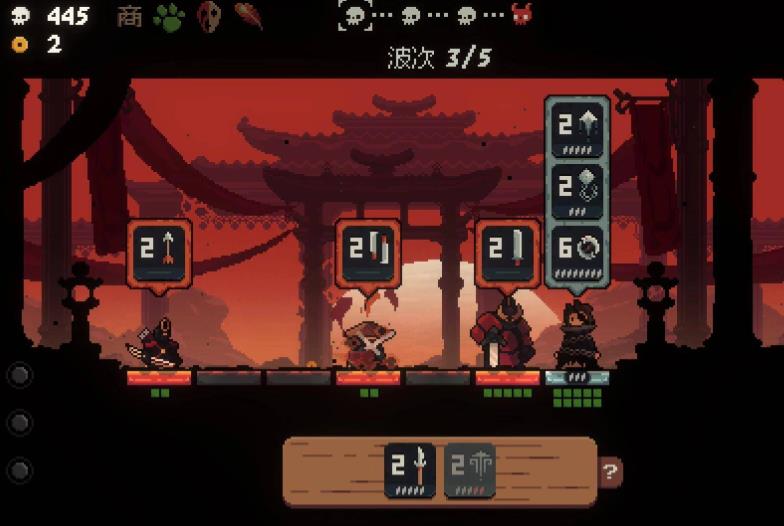Select the top queued tile showing 2

(x=577, y=130)
